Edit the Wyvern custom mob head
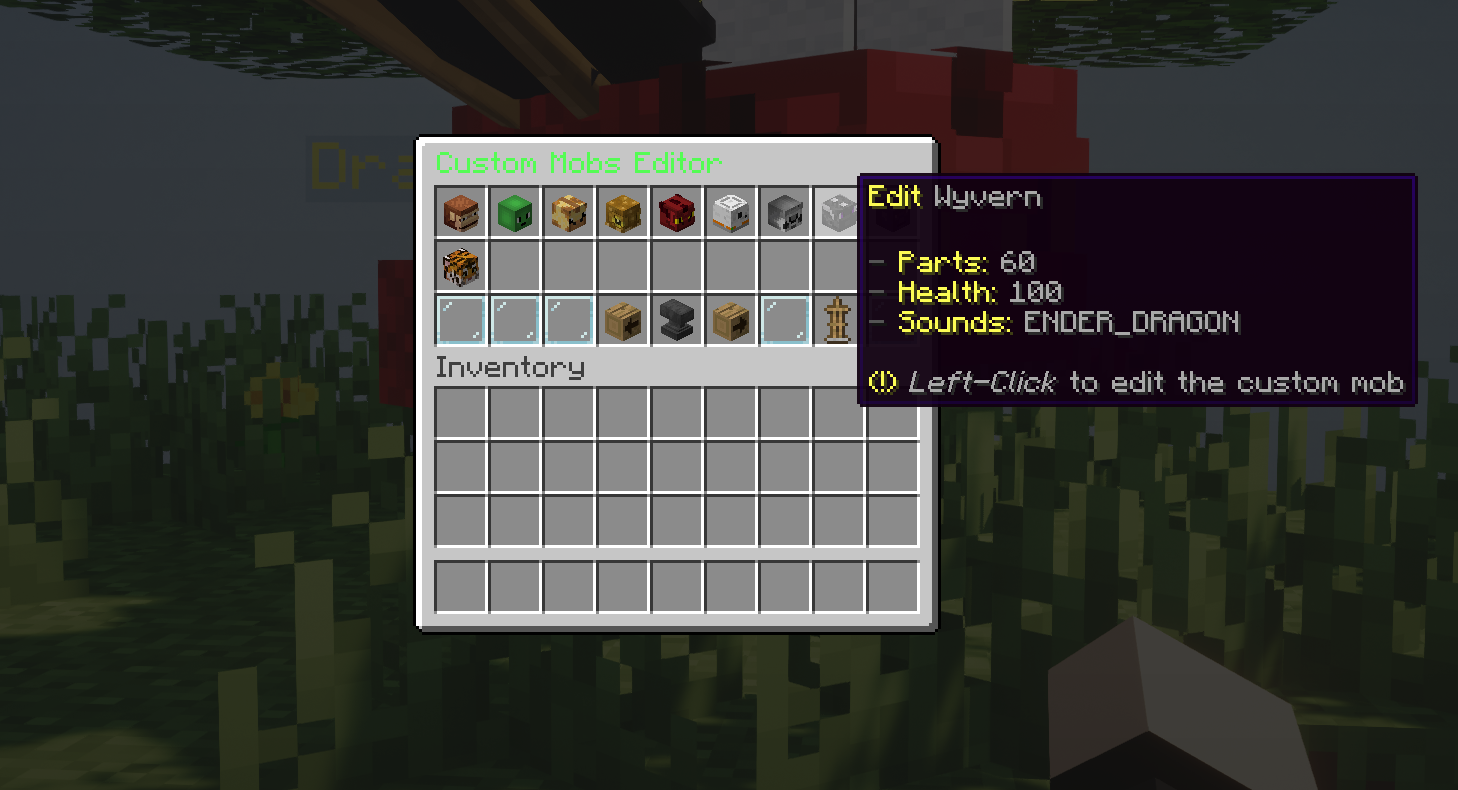The image size is (1458, 790). click(x=838, y=212)
